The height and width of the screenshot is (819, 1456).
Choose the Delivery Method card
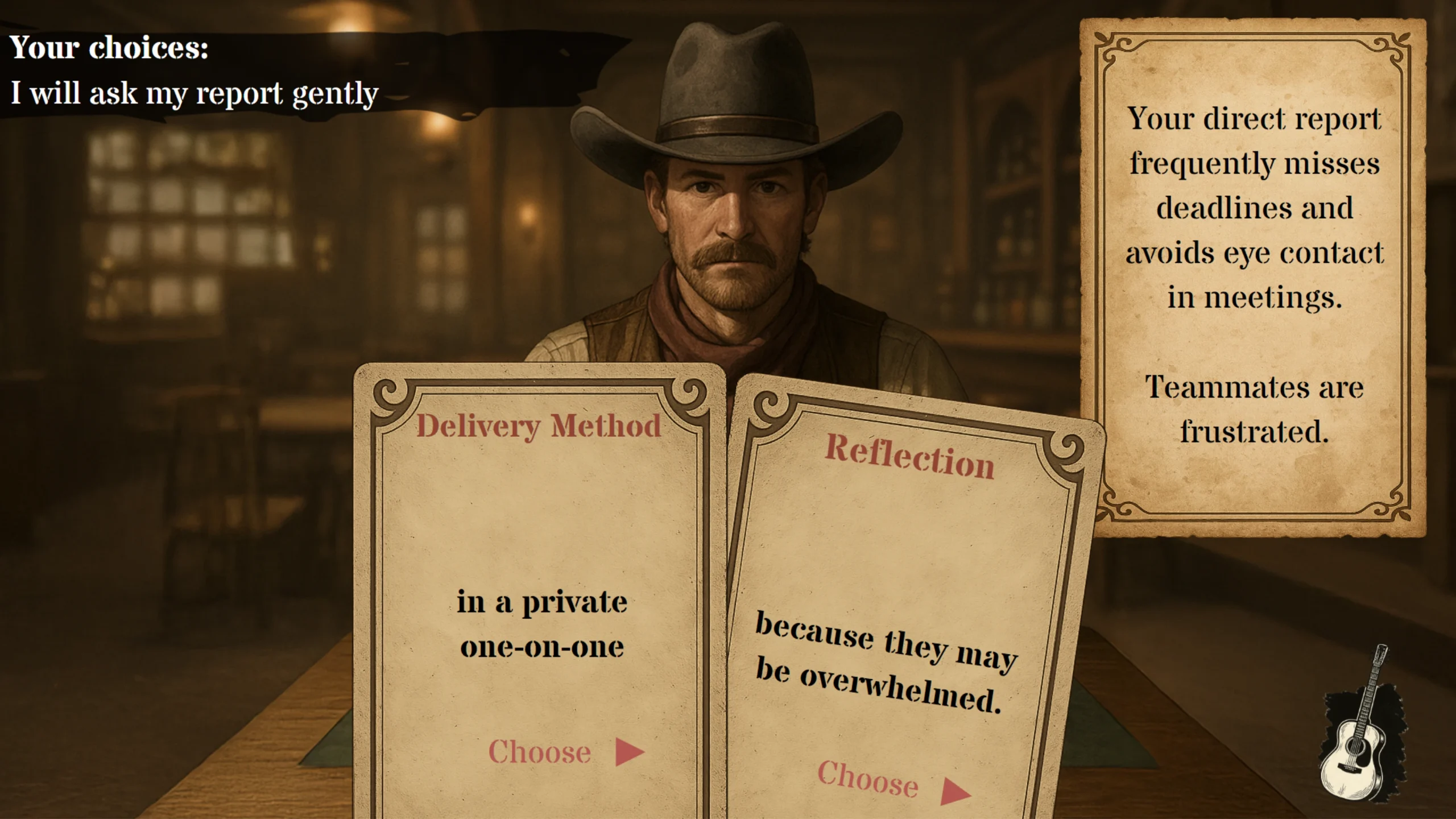(x=565, y=752)
